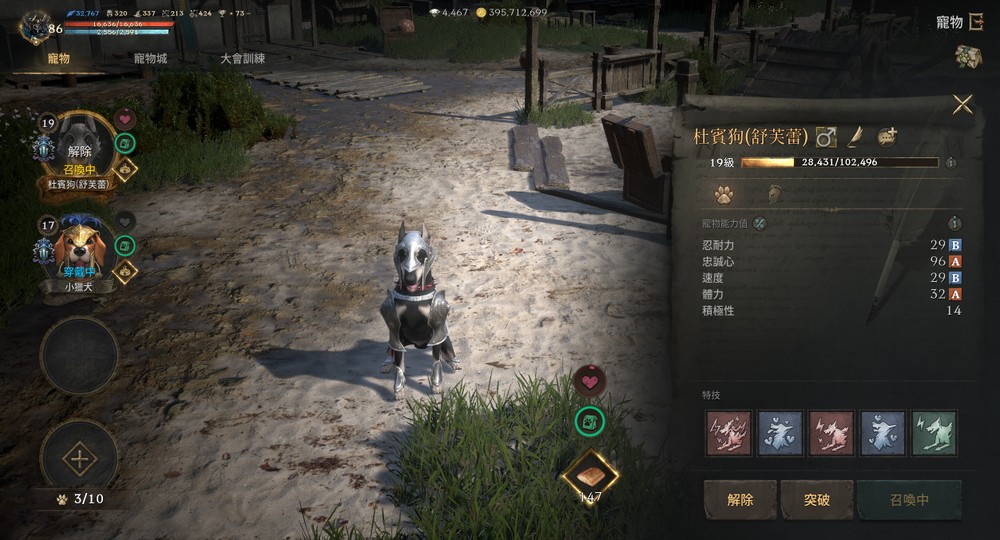Use the bread pet food item
The height and width of the screenshot is (540, 1000).
coord(590,475)
